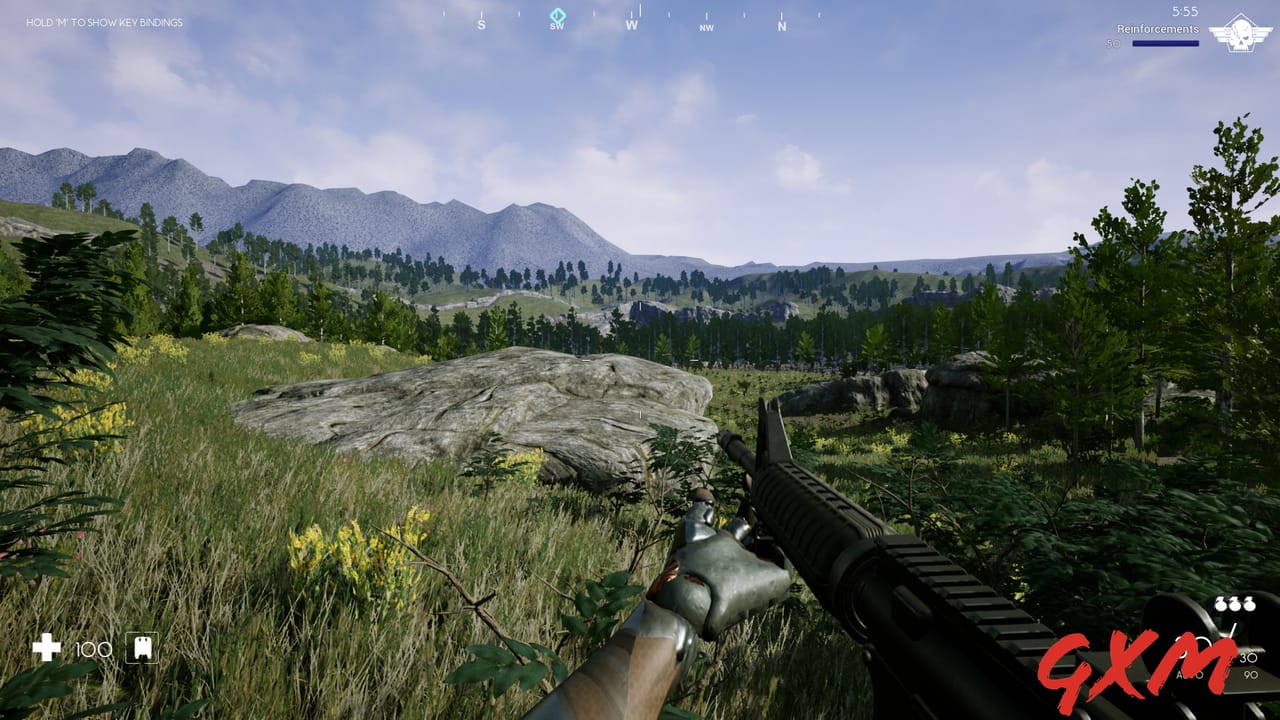Screen dimensions: 1280x720
Task: Click the second grenade icon
Action: click(x=1234, y=604)
